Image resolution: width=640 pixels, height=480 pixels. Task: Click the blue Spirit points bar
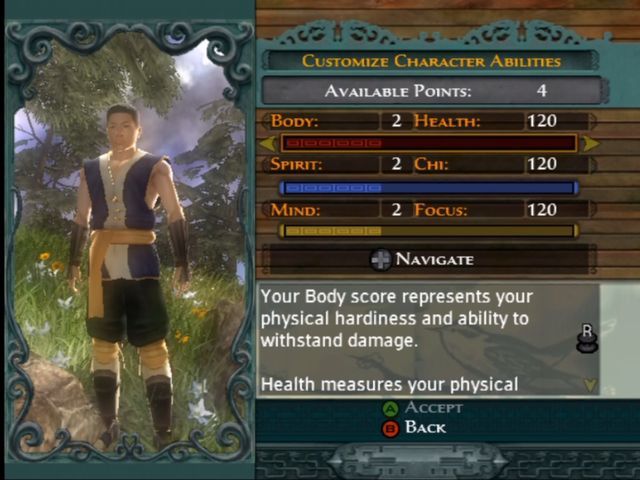(x=429, y=187)
